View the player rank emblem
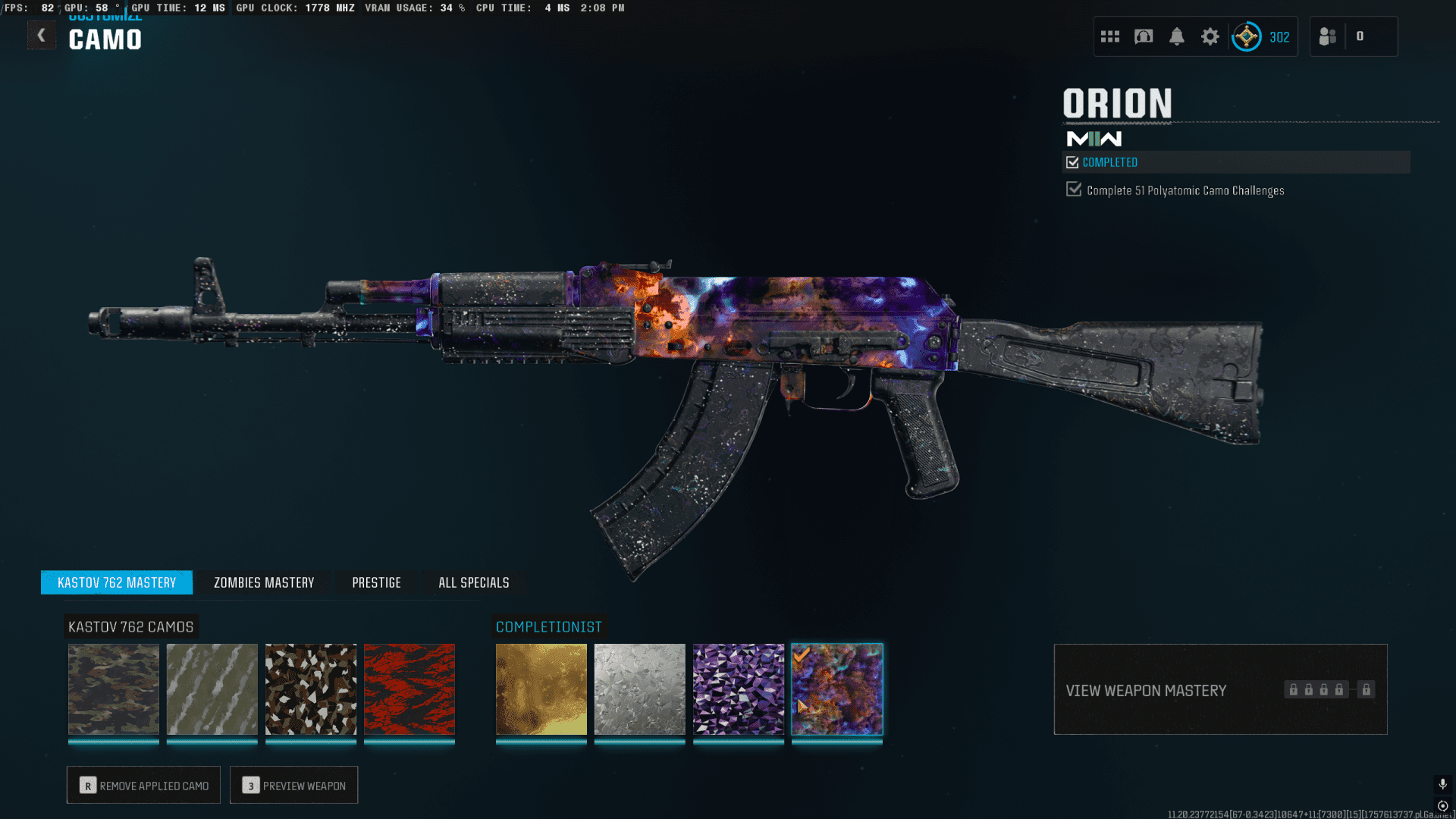The image size is (1456, 819). point(1247,36)
